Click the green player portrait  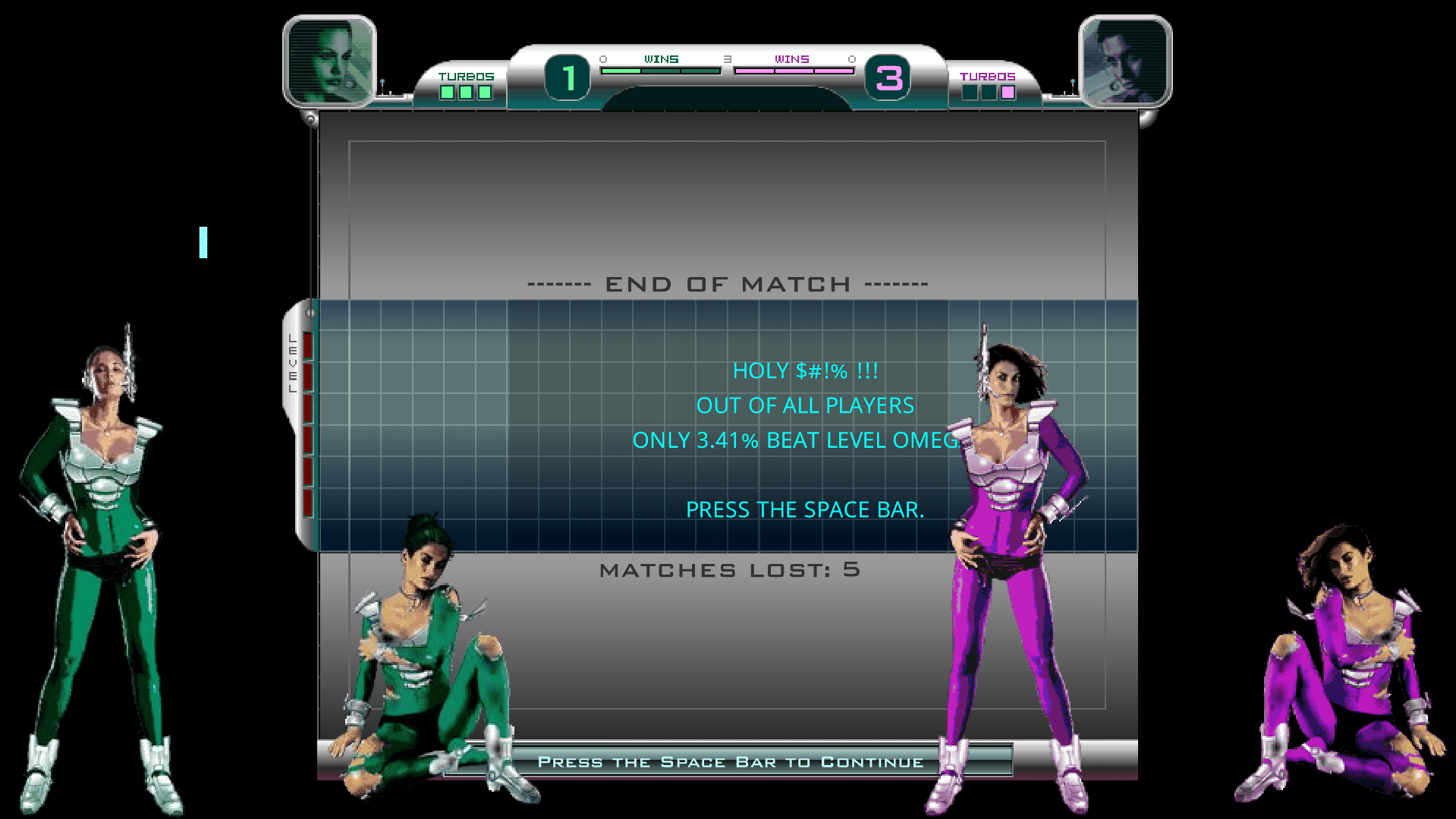click(330, 61)
